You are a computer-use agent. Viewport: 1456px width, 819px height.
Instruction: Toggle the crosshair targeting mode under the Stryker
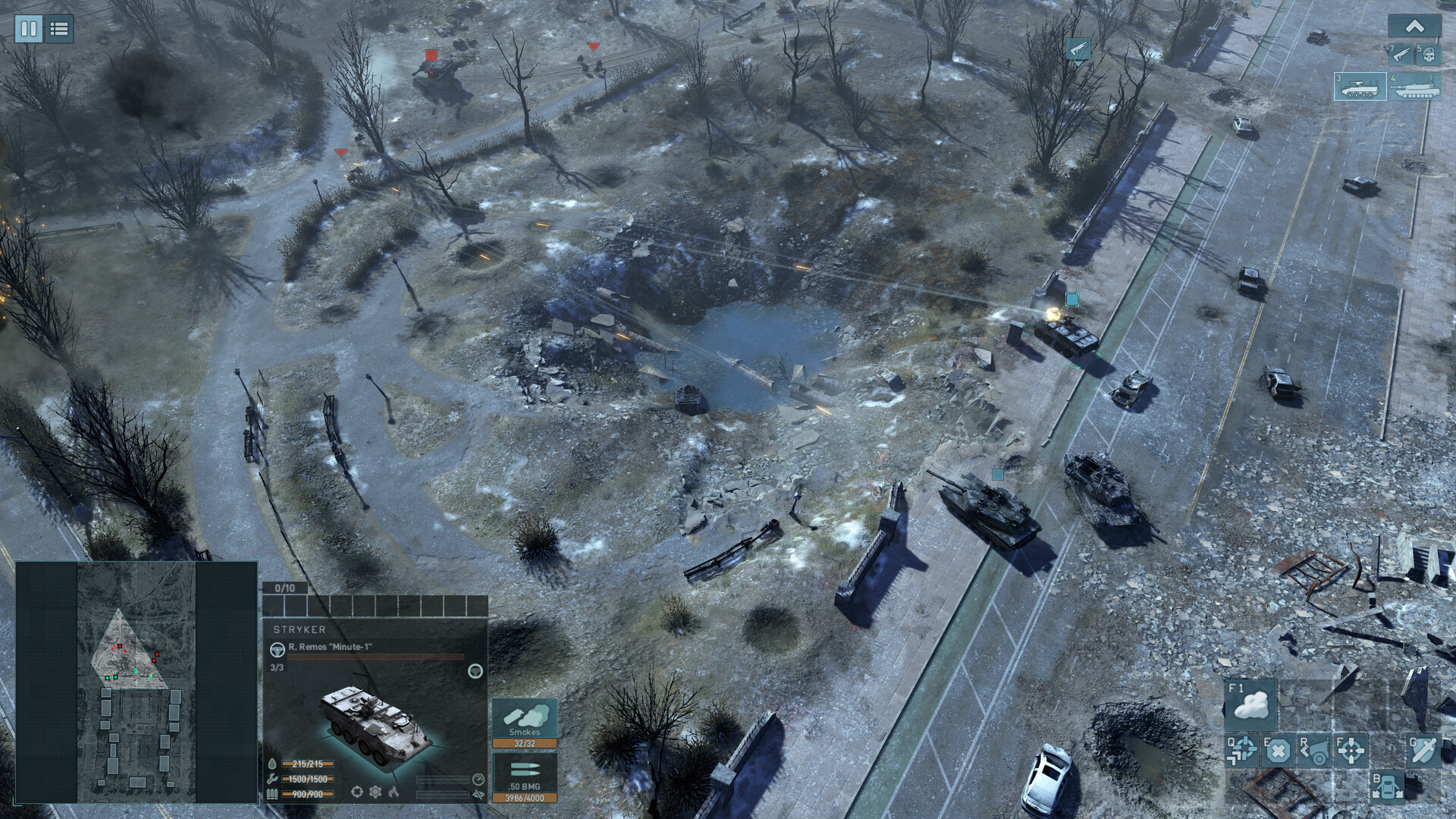(x=357, y=792)
